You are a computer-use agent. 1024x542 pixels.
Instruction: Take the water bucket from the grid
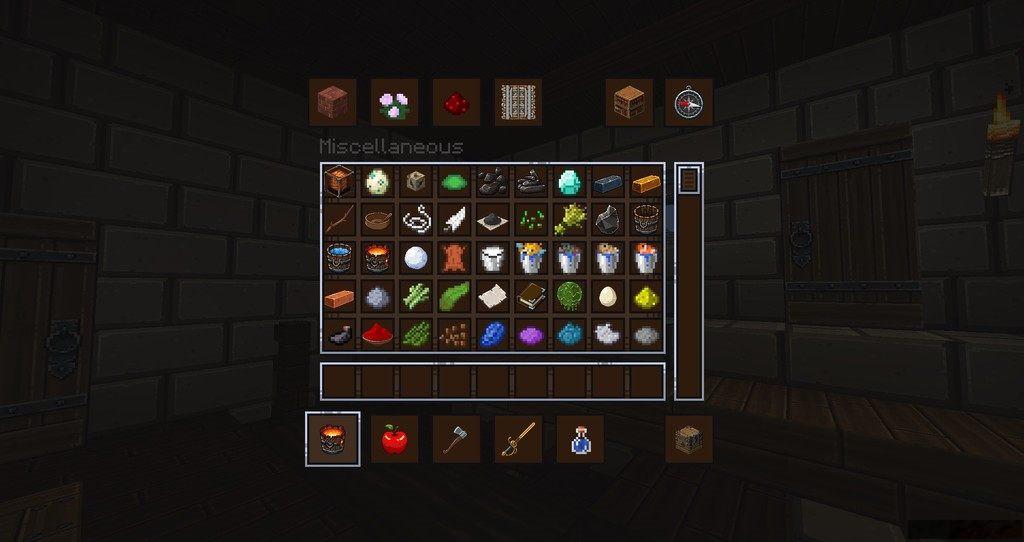click(338, 258)
